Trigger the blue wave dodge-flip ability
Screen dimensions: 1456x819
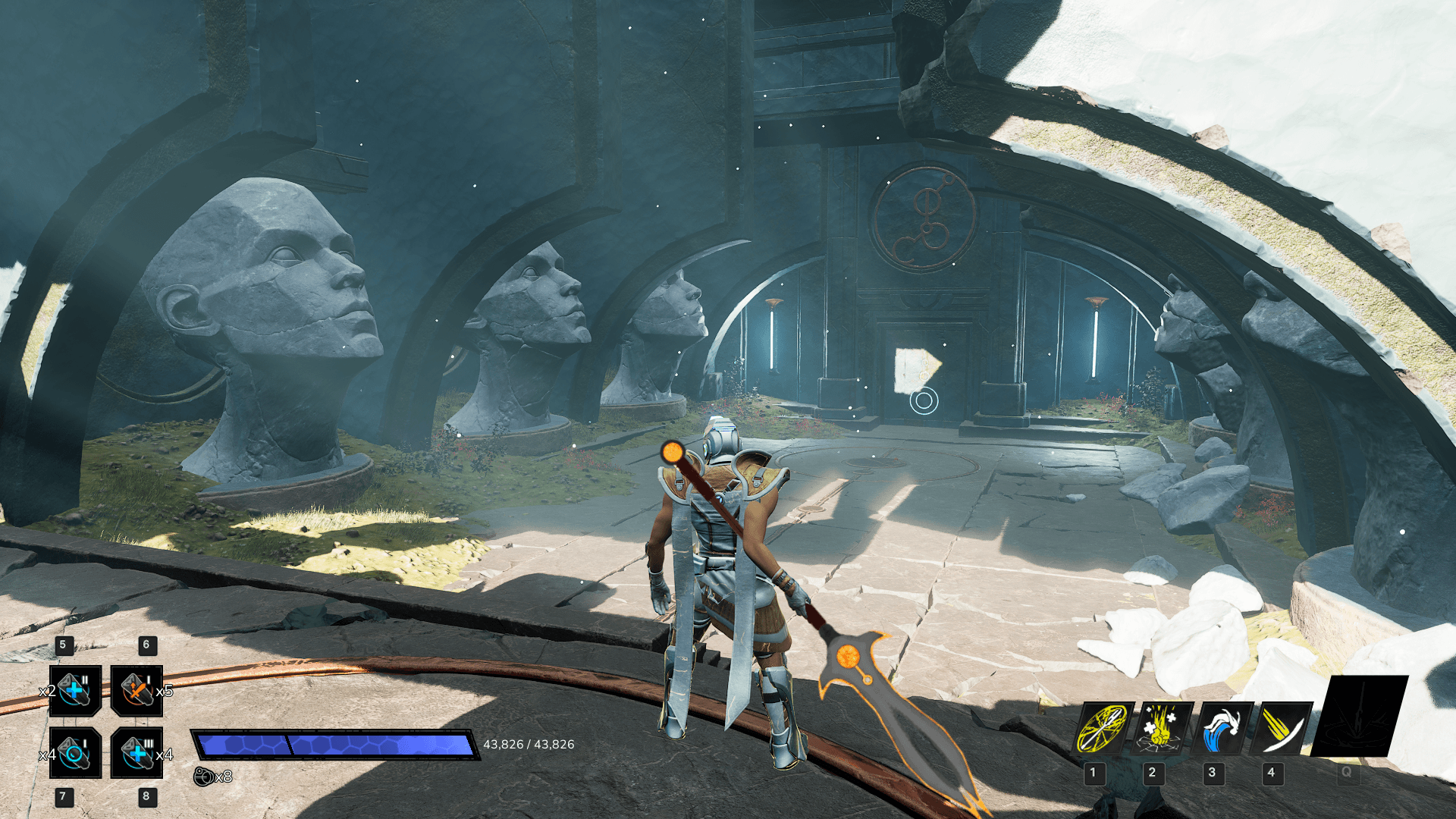1222,728
